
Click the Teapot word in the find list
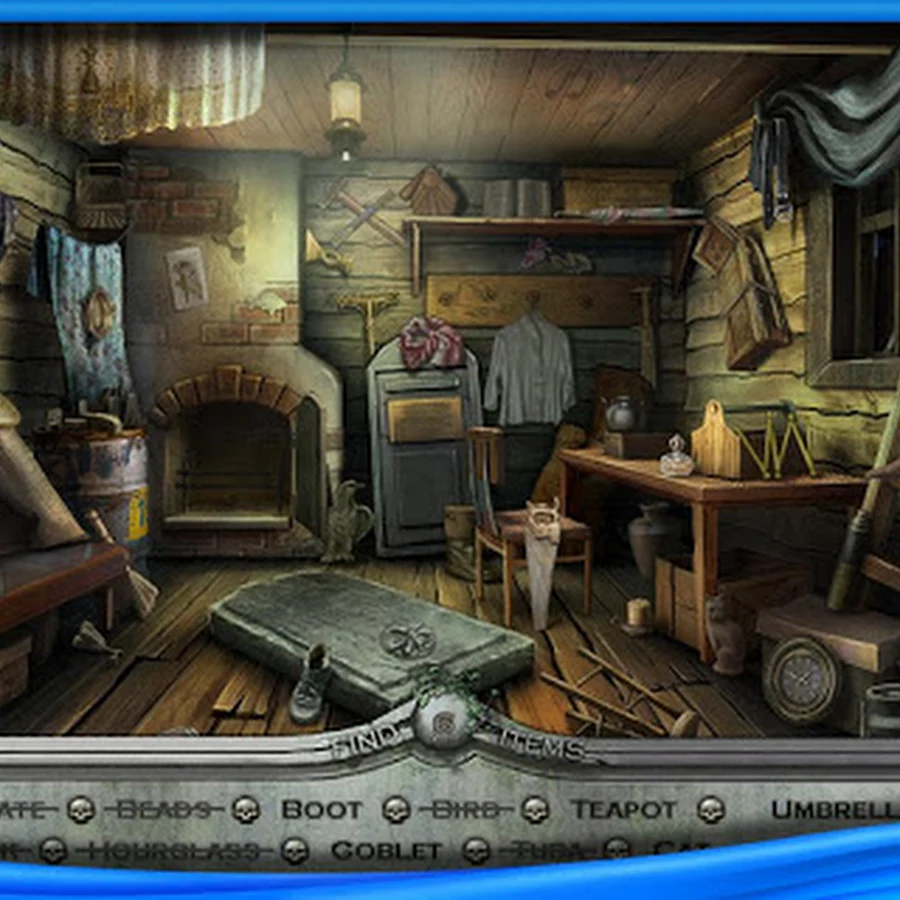click(623, 808)
